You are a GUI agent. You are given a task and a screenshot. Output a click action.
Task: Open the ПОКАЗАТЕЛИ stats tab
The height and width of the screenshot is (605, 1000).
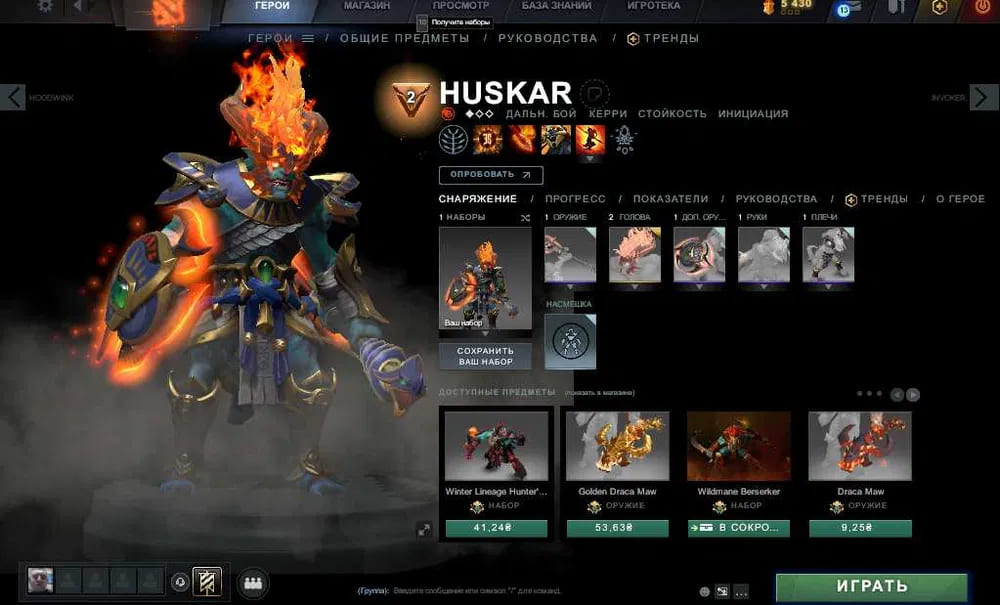coord(670,199)
